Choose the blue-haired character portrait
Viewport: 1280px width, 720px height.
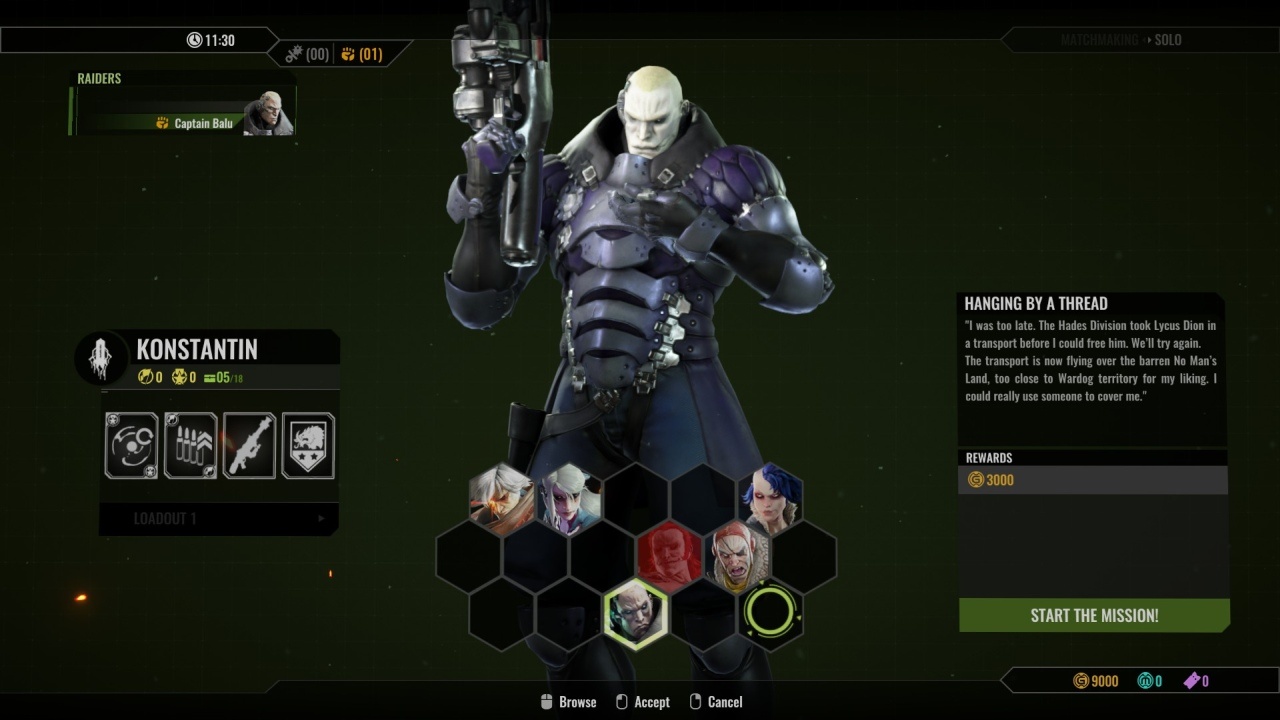coord(771,498)
